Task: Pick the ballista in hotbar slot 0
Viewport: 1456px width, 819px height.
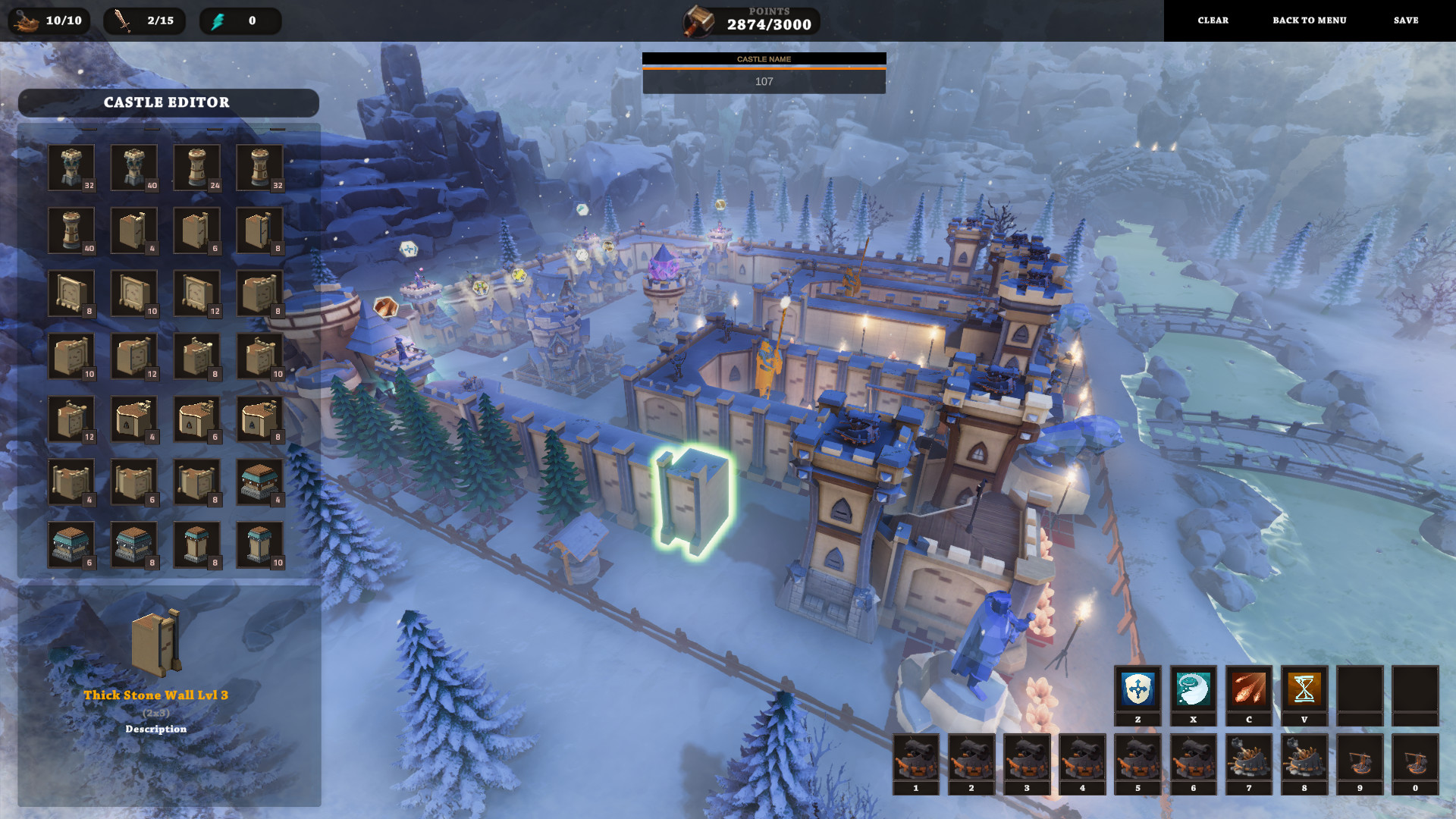Action: 1414,758
